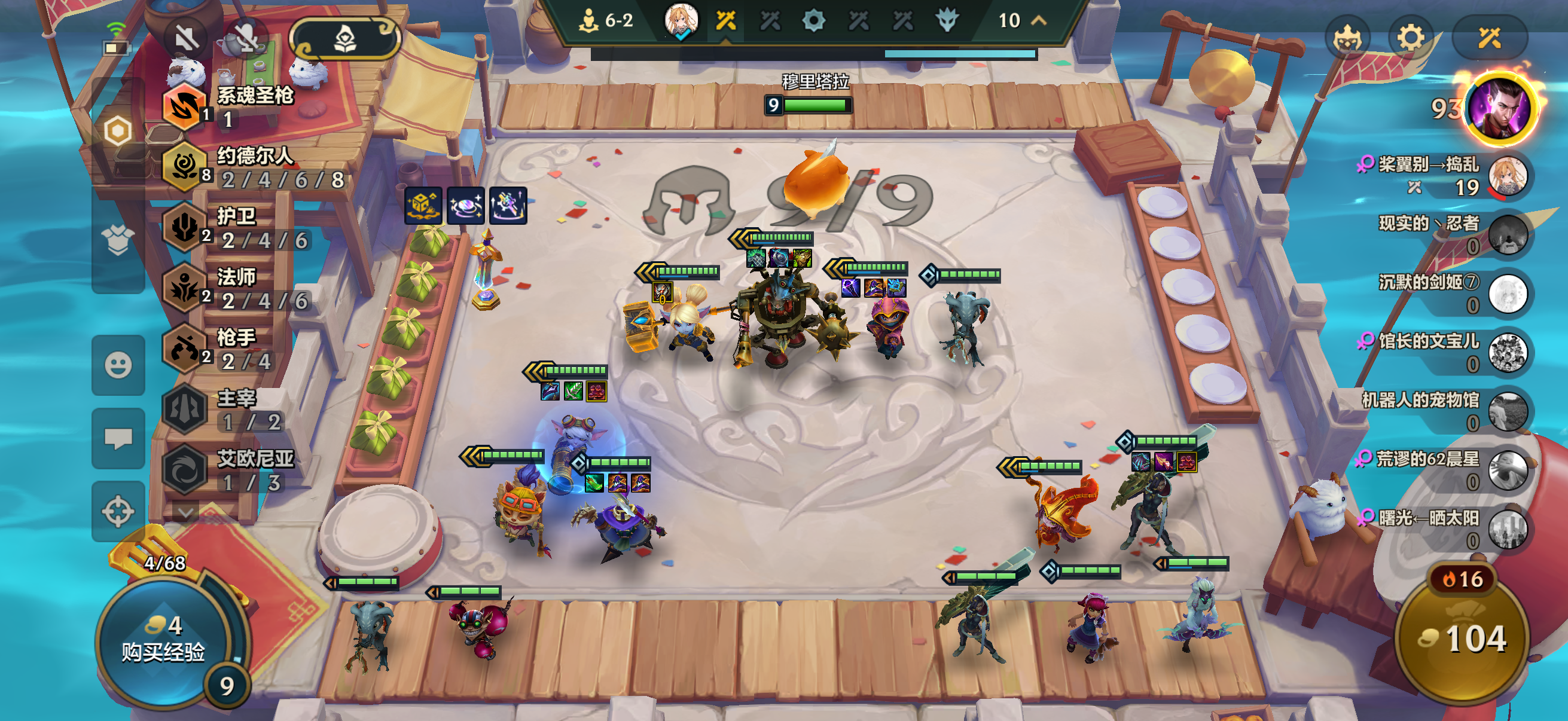Expand the trait list down arrow
The height and width of the screenshot is (721, 1568).
point(185,512)
